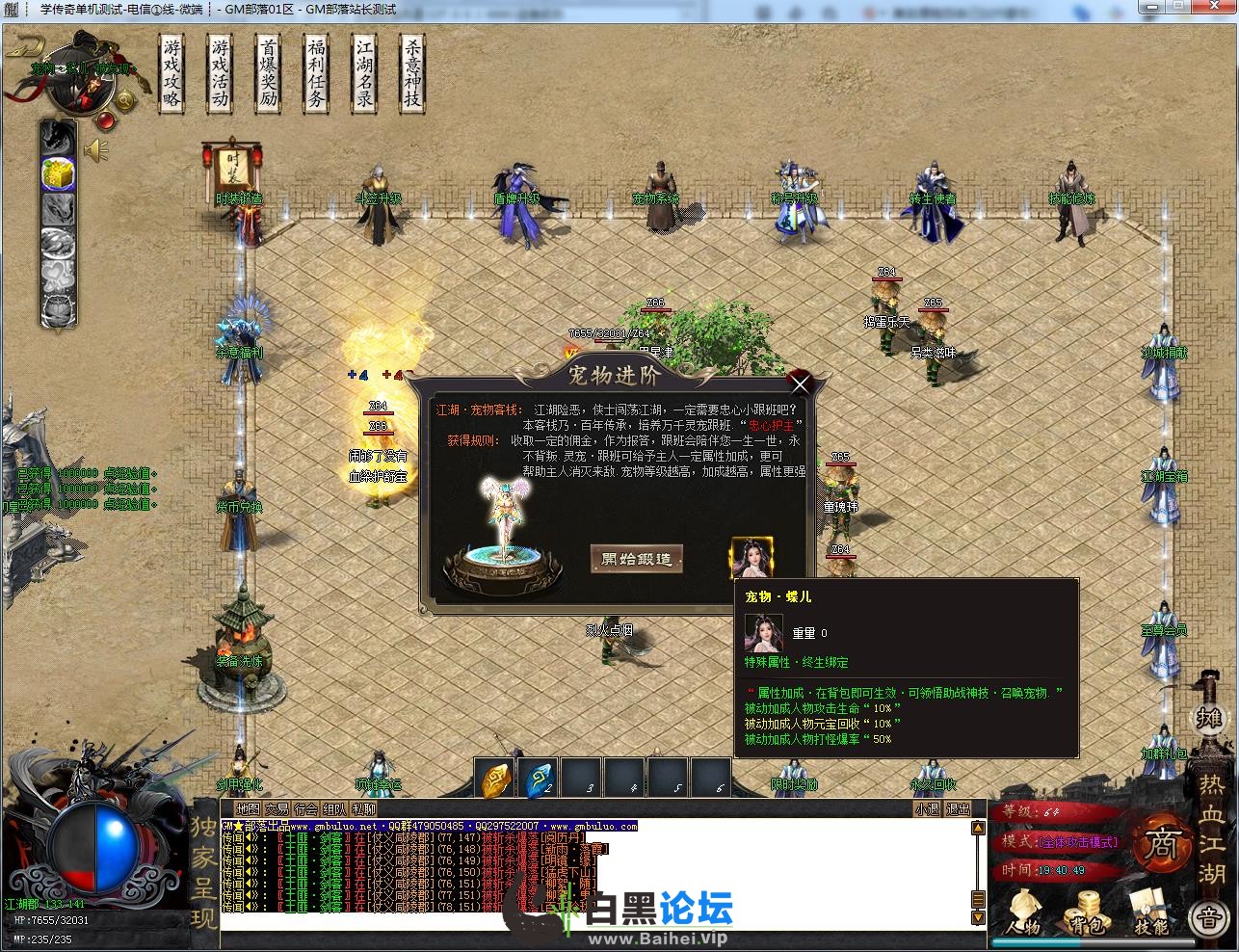Open the 背包 bag inventory
Image resolution: width=1239 pixels, height=952 pixels.
[1087, 912]
